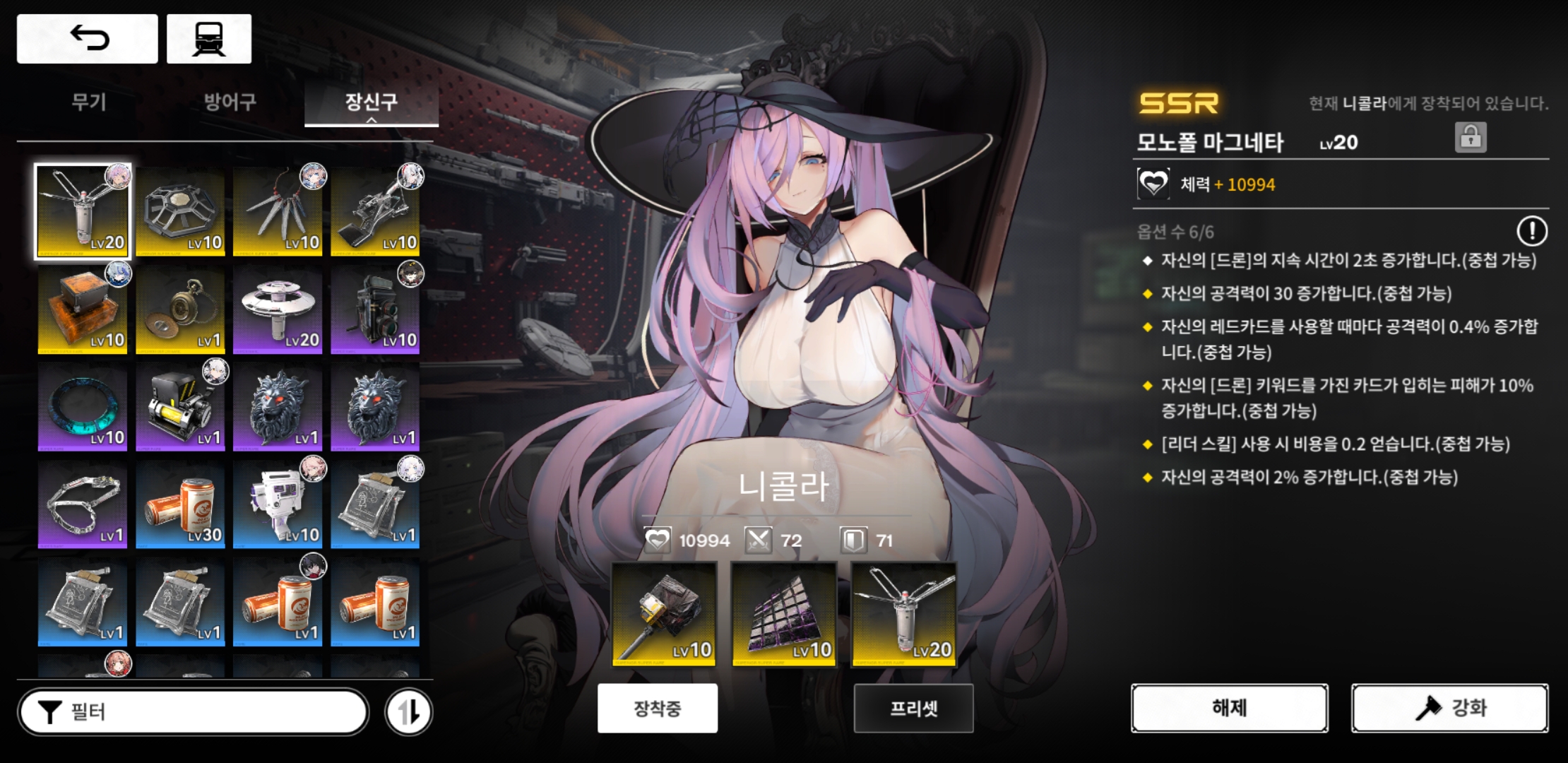Select the equipped grid armor slot
This screenshot has height=763, width=1568.
[784, 614]
